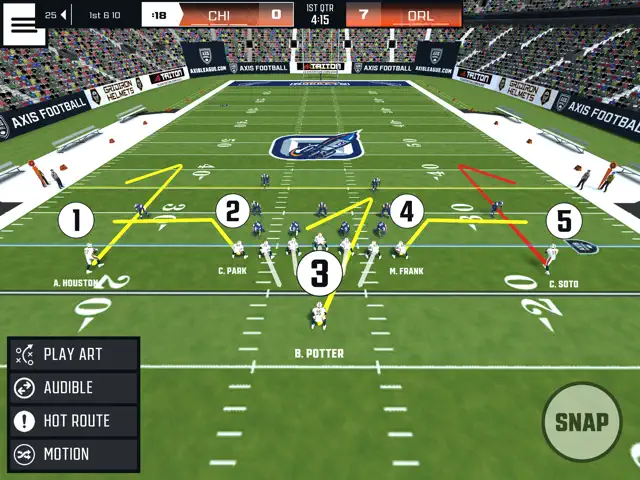Open the hamburger menu
640x480 pixels.
tap(24, 24)
